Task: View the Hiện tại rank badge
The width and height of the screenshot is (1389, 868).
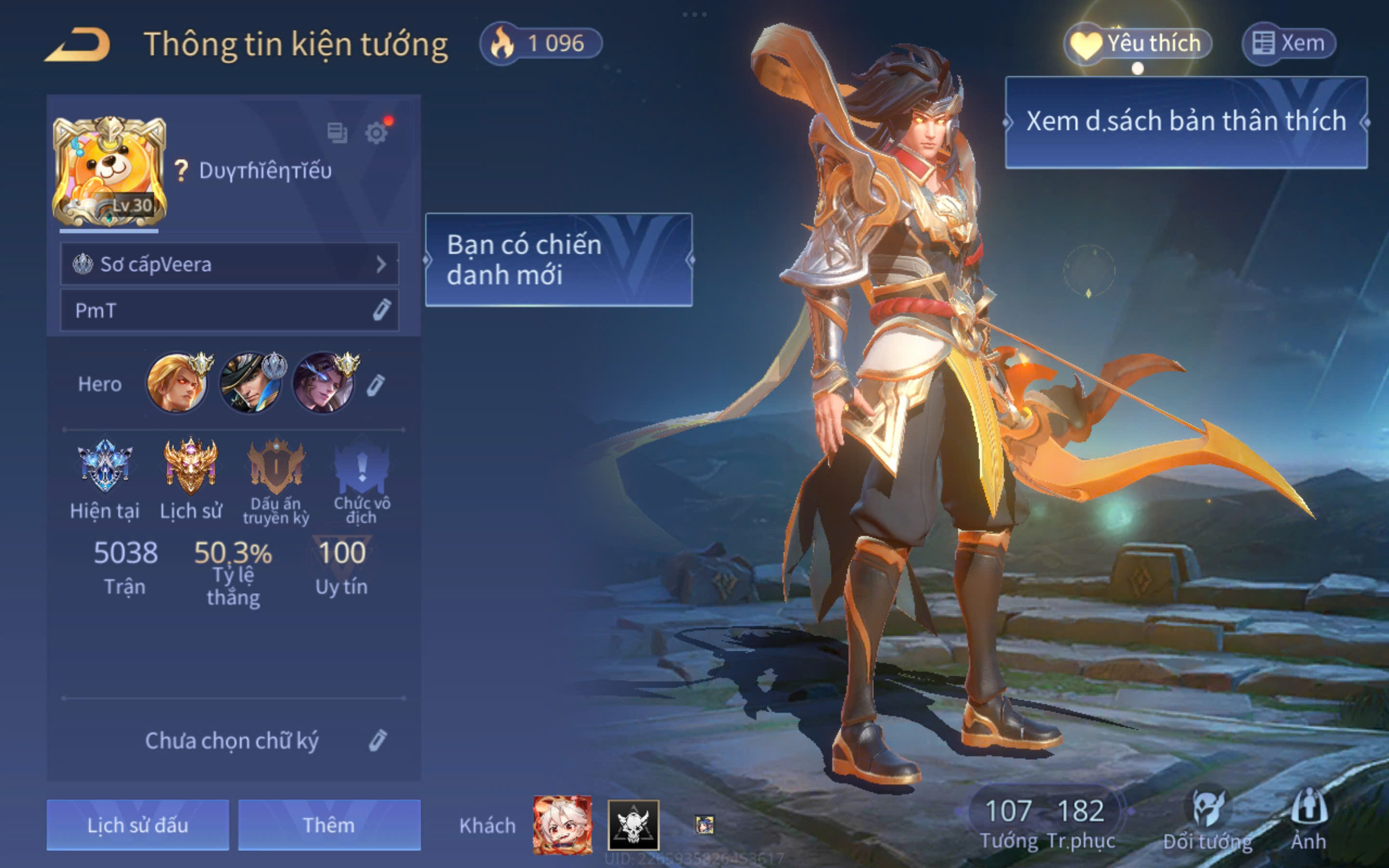Action: pyautogui.click(x=105, y=466)
